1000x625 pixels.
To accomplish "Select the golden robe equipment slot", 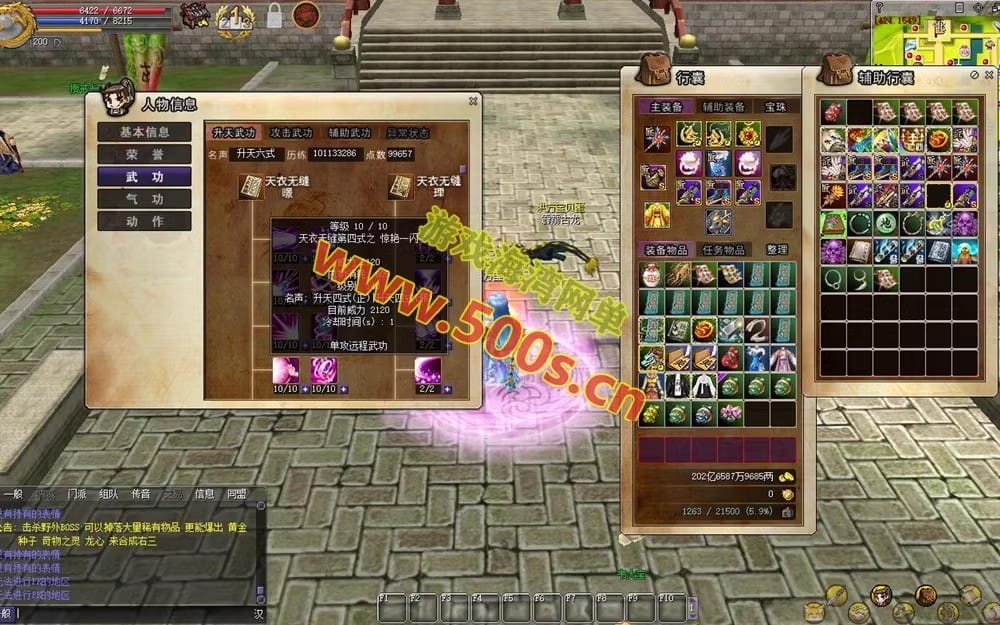I will coord(656,214).
